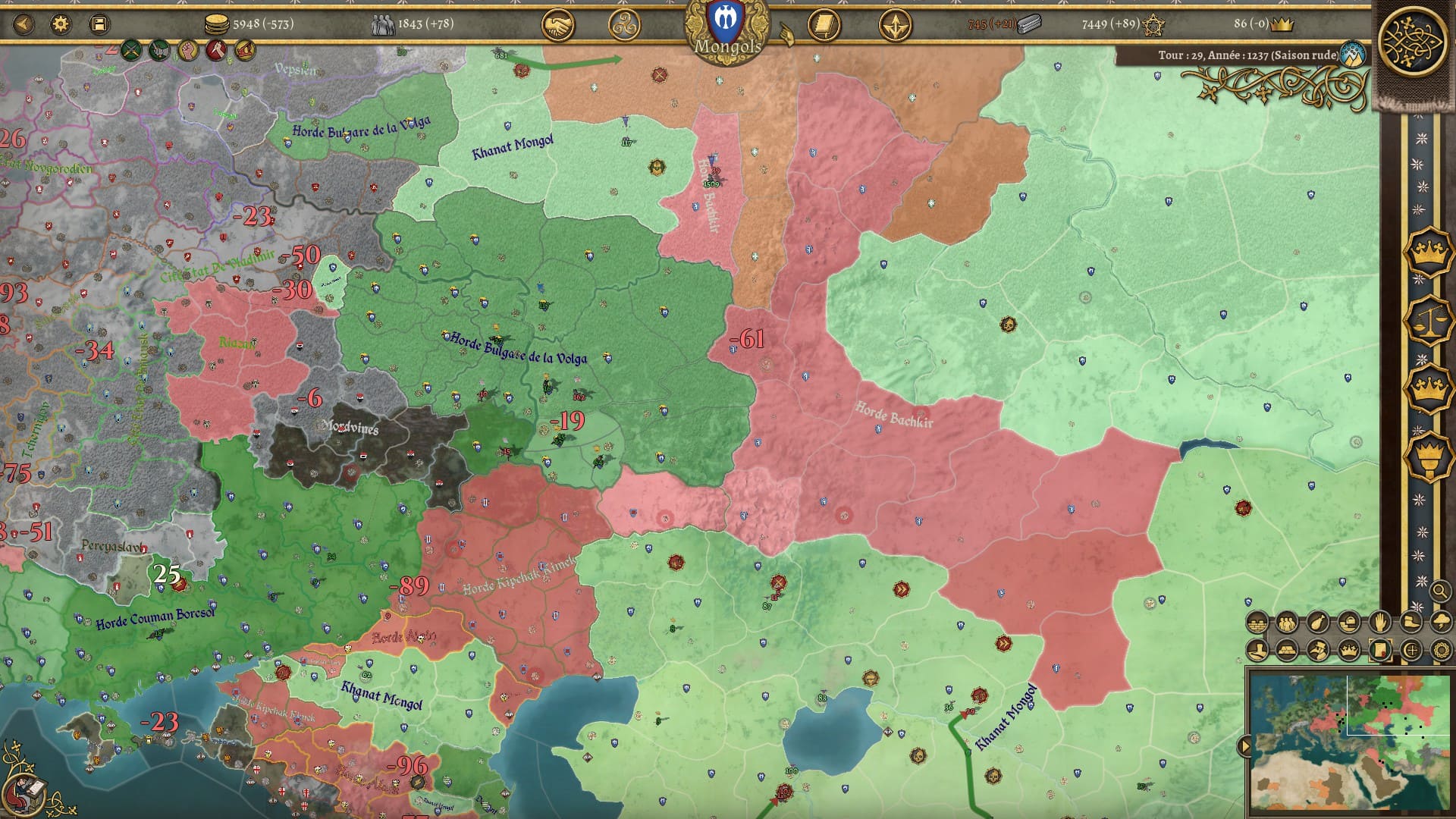1456x819 pixels.
Task: Click the ornate gold end turn medallion
Action: coord(1413,41)
